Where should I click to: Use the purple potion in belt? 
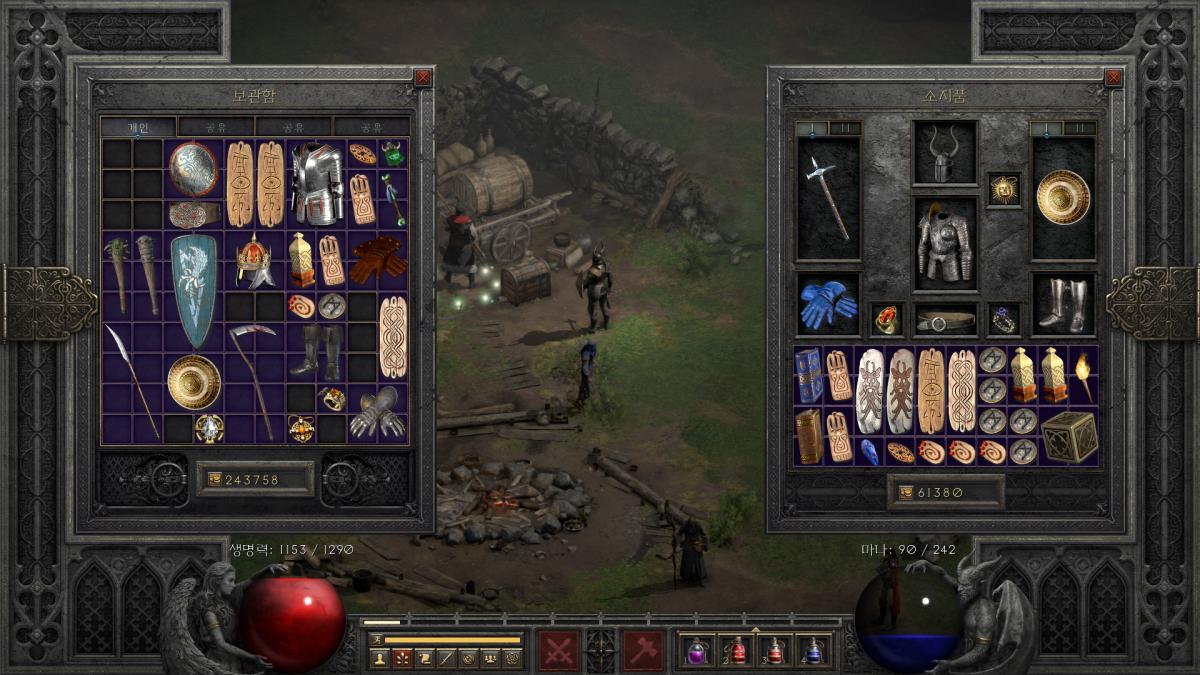[696, 650]
